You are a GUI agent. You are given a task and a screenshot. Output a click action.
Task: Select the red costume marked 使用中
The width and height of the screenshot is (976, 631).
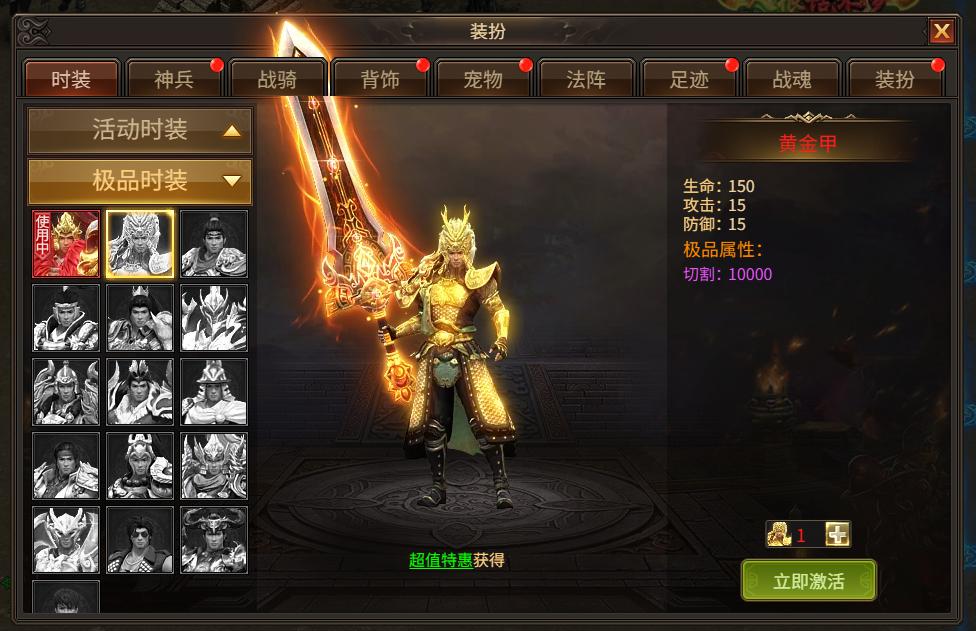[x=66, y=244]
